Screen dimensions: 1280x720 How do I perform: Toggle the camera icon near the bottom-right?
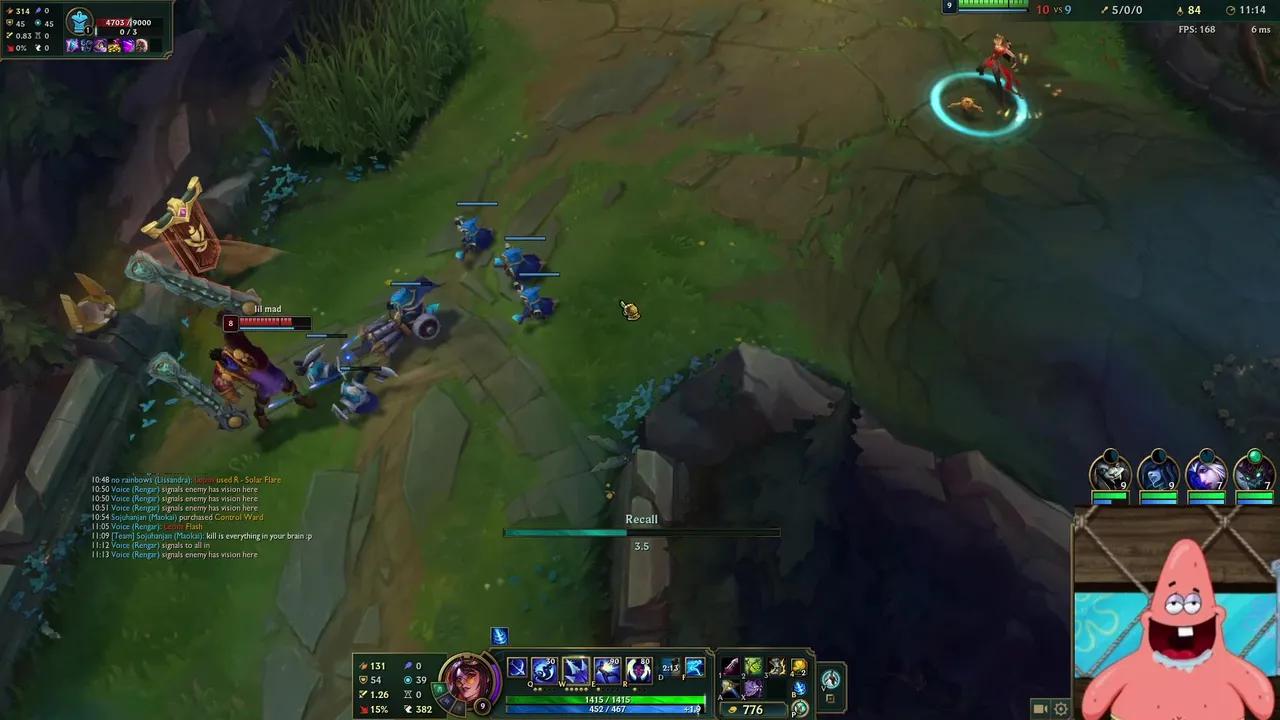click(1040, 707)
